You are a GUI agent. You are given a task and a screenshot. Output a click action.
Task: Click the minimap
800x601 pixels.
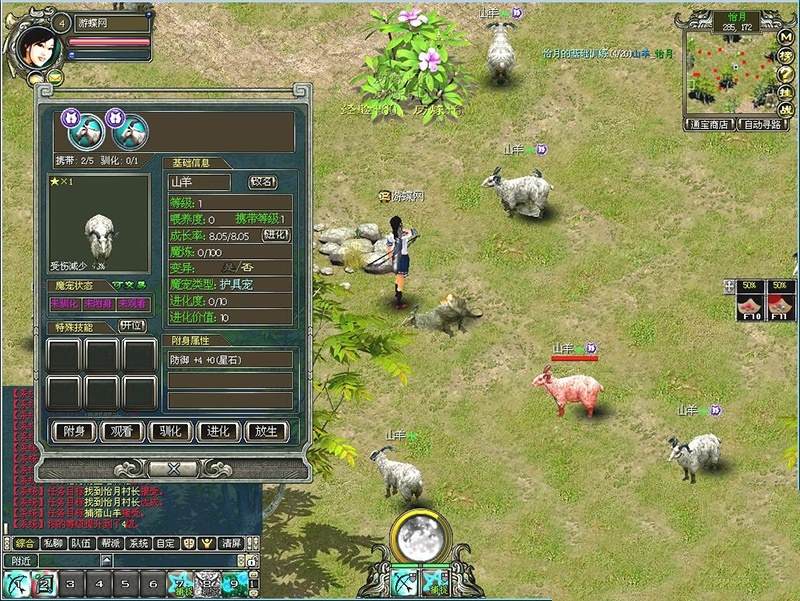click(728, 74)
